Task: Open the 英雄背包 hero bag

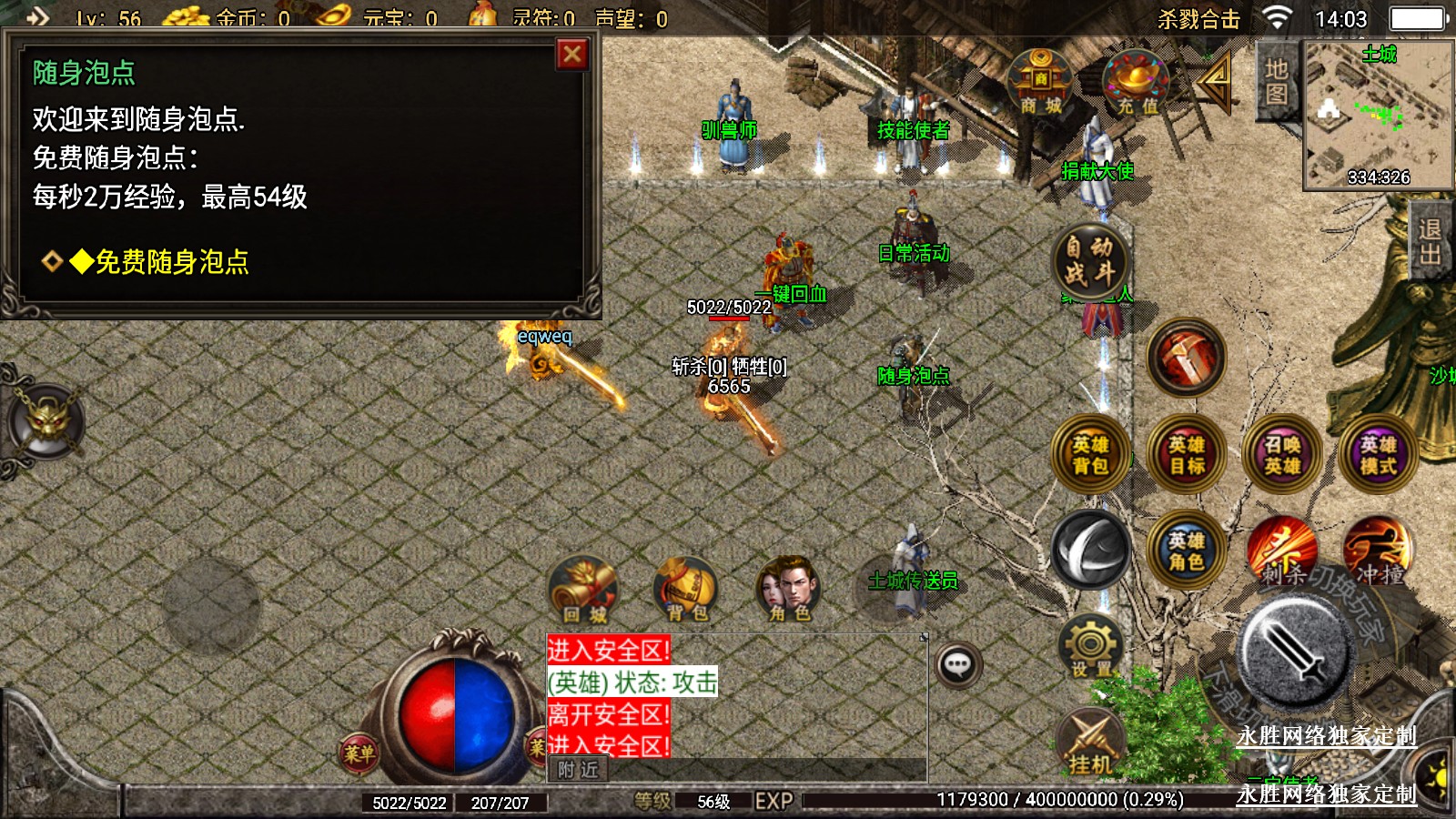Action: tap(1090, 455)
